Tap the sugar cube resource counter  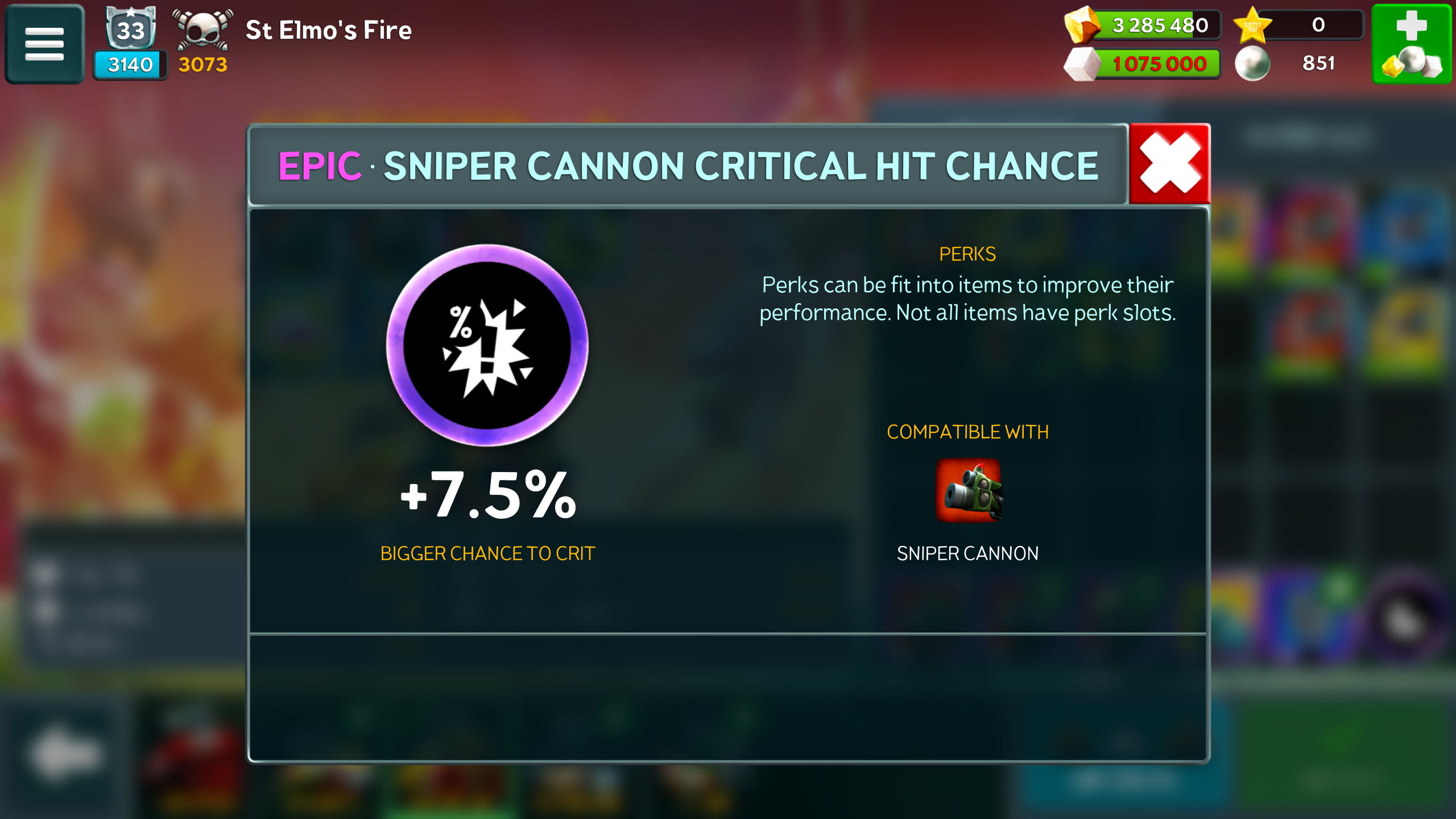click(x=1143, y=64)
